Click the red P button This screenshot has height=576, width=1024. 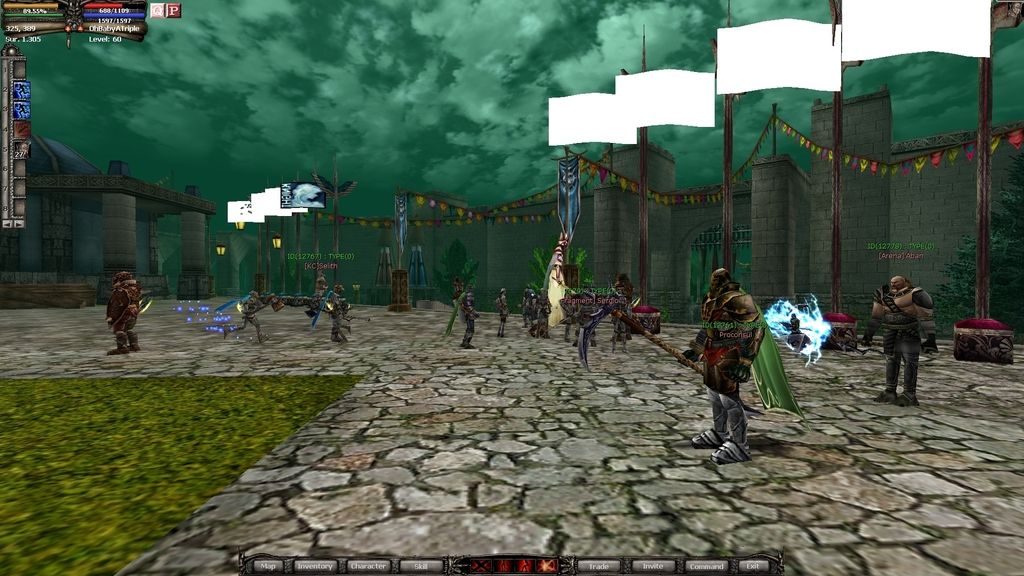pyautogui.click(x=173, y=10)
